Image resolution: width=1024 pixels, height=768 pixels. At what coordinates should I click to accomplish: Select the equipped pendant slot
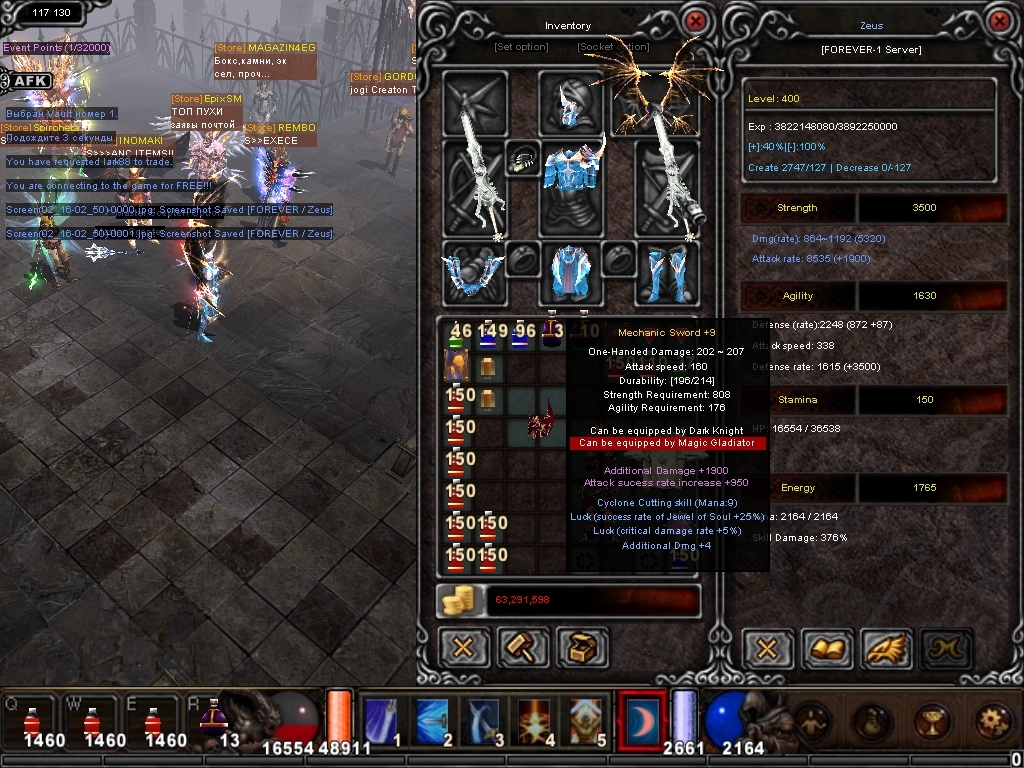pos(523,158)
